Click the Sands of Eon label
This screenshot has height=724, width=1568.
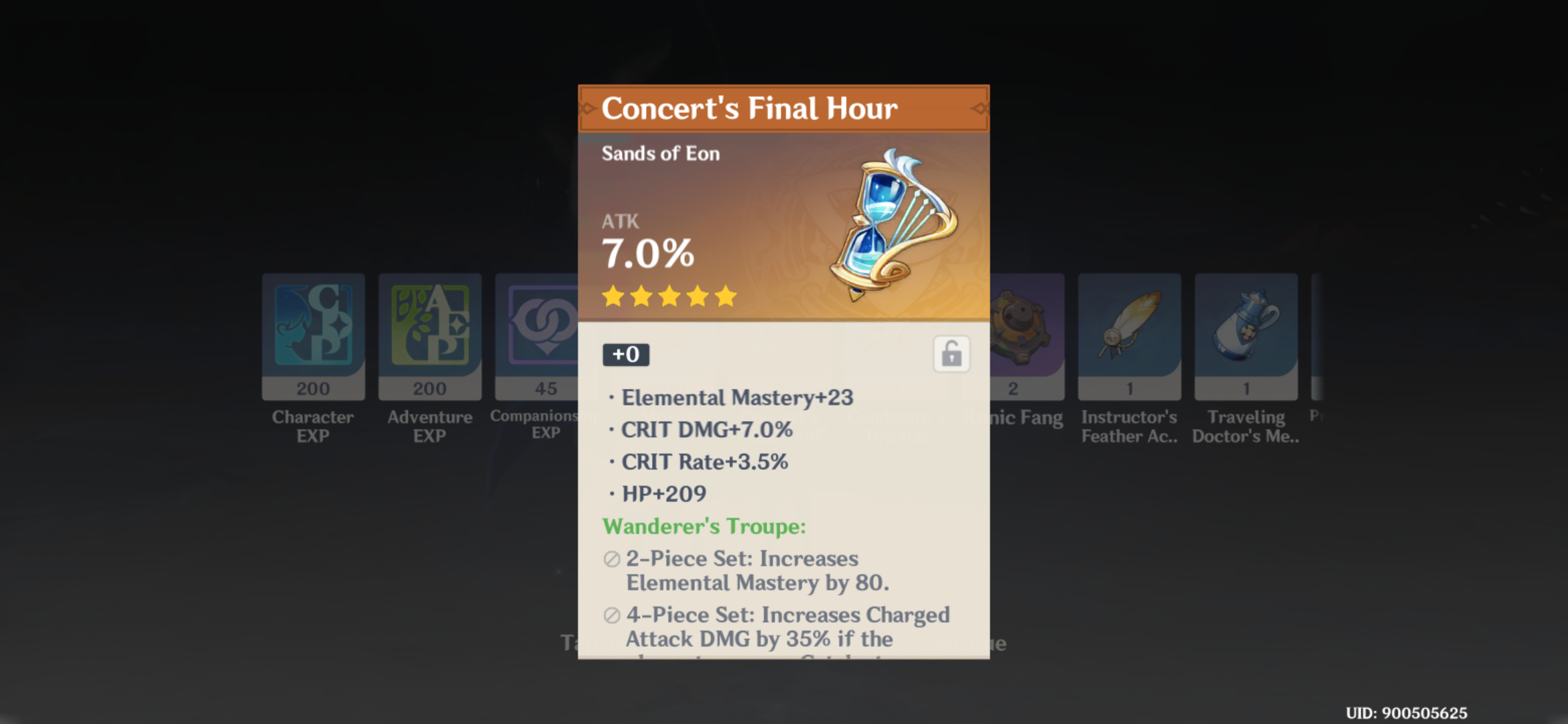pos(661,154)
